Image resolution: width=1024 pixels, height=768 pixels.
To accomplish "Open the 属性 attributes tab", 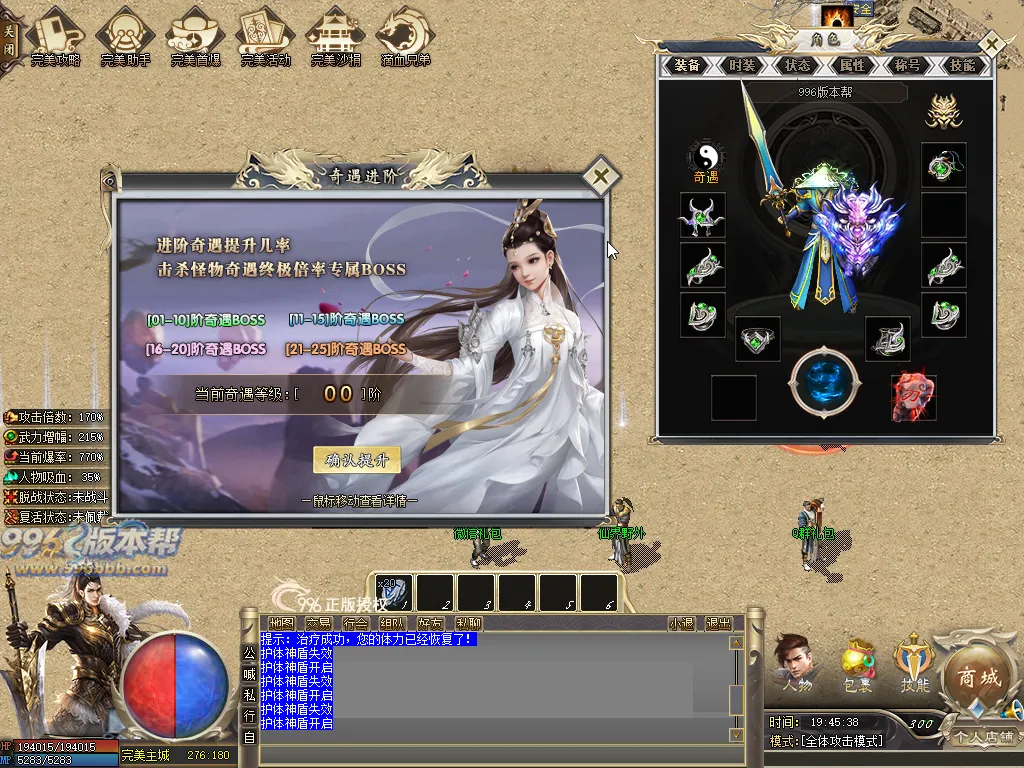I will tap(852, 65).
